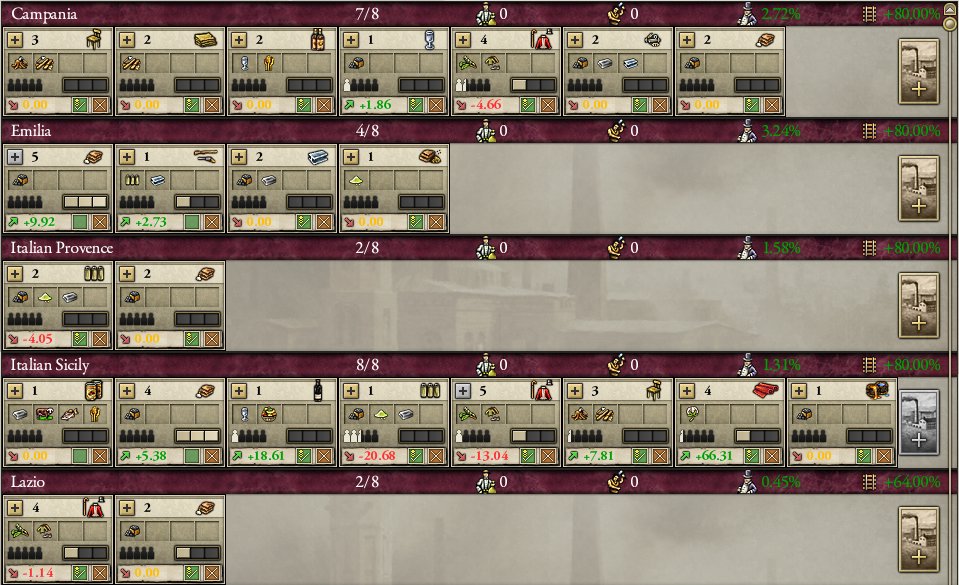This screenshot has width=959, height=585.
Task: Expand the wine factory in Italian Sicily
Action: [x=240, y=391]
